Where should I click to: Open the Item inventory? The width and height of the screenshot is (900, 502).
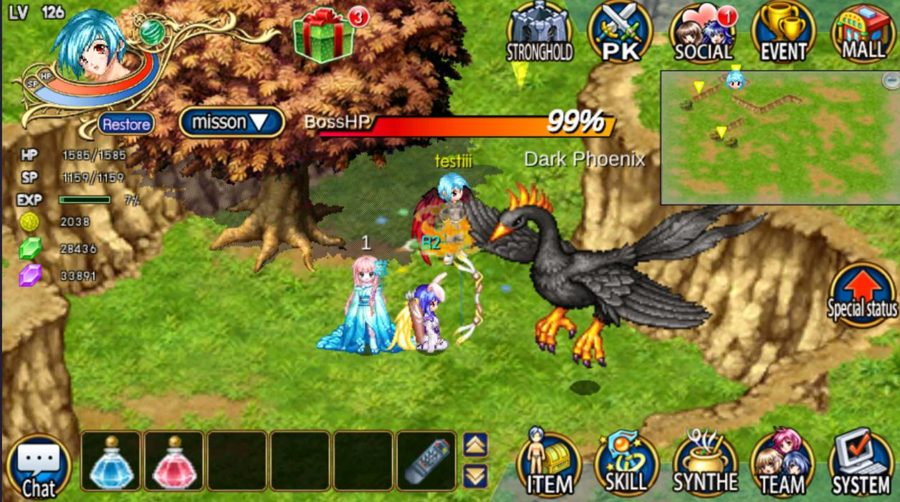(549, 463)
